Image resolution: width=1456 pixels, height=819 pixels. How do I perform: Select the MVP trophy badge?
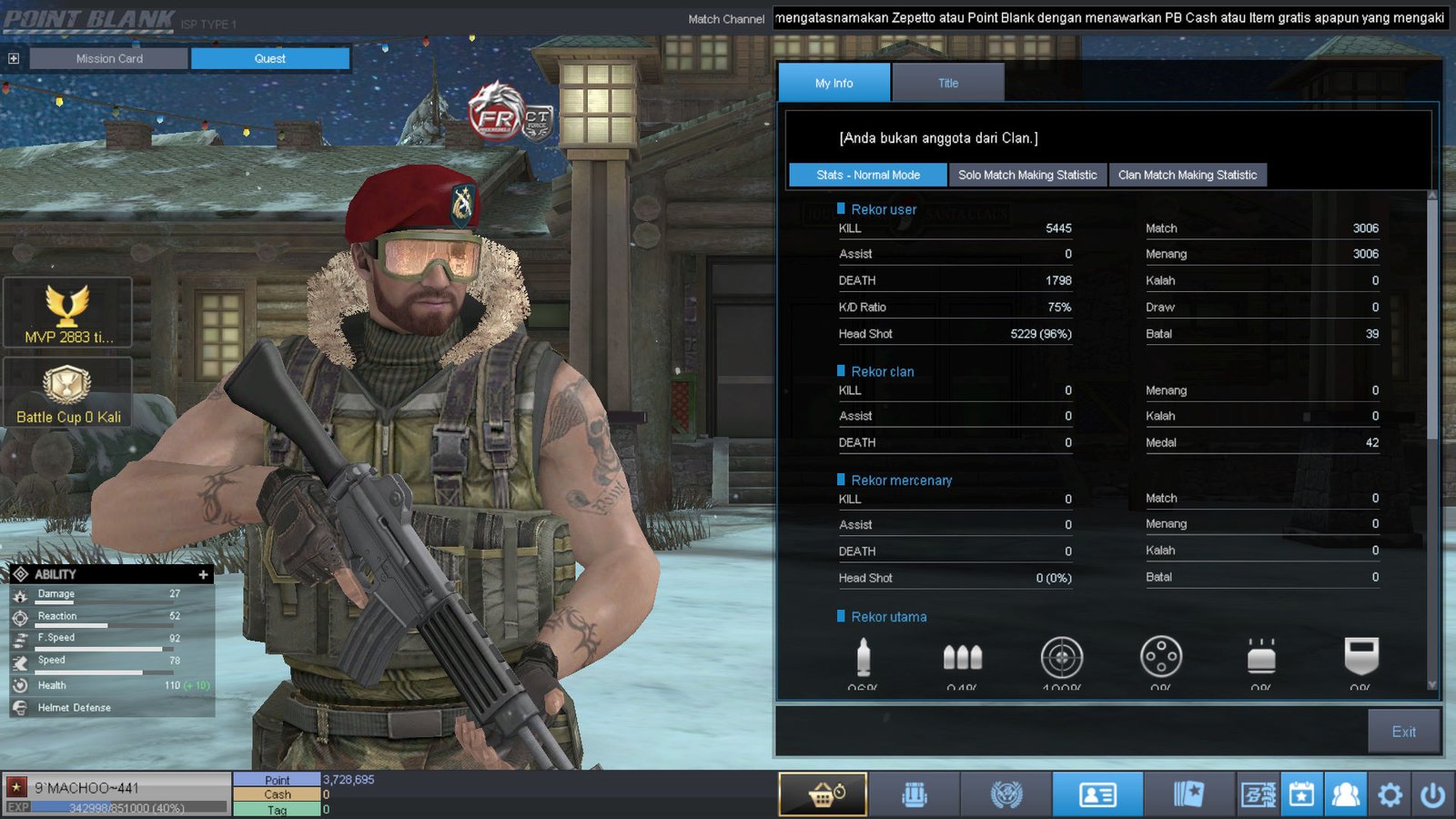coord(68,313)
